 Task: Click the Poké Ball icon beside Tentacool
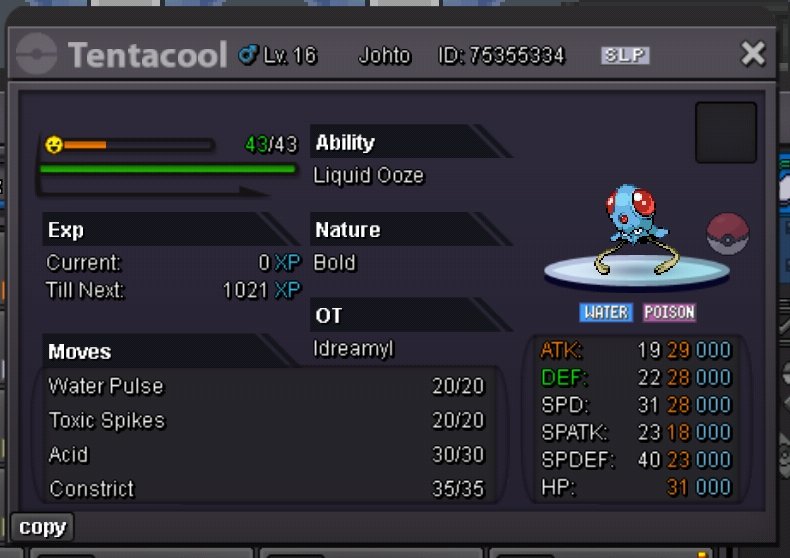click(726, 233)
